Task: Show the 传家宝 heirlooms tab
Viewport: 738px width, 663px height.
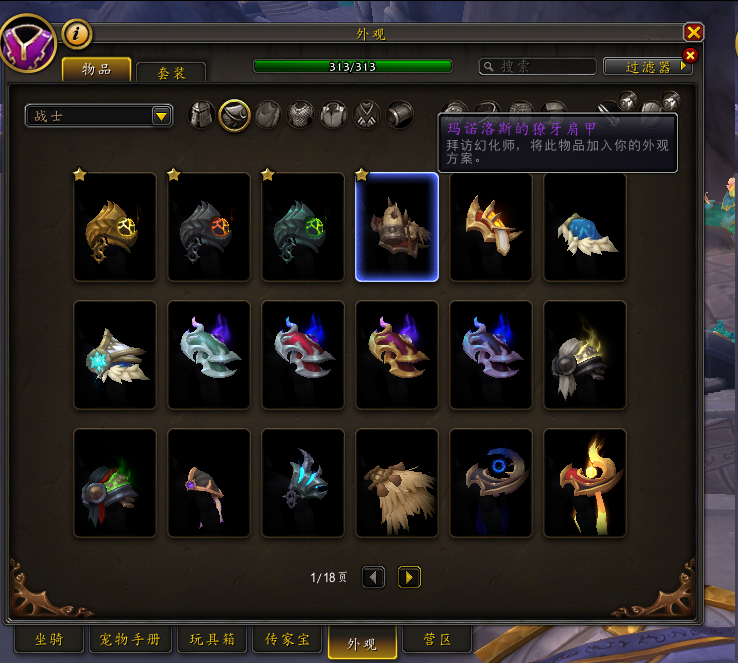Action: [285, 639]
